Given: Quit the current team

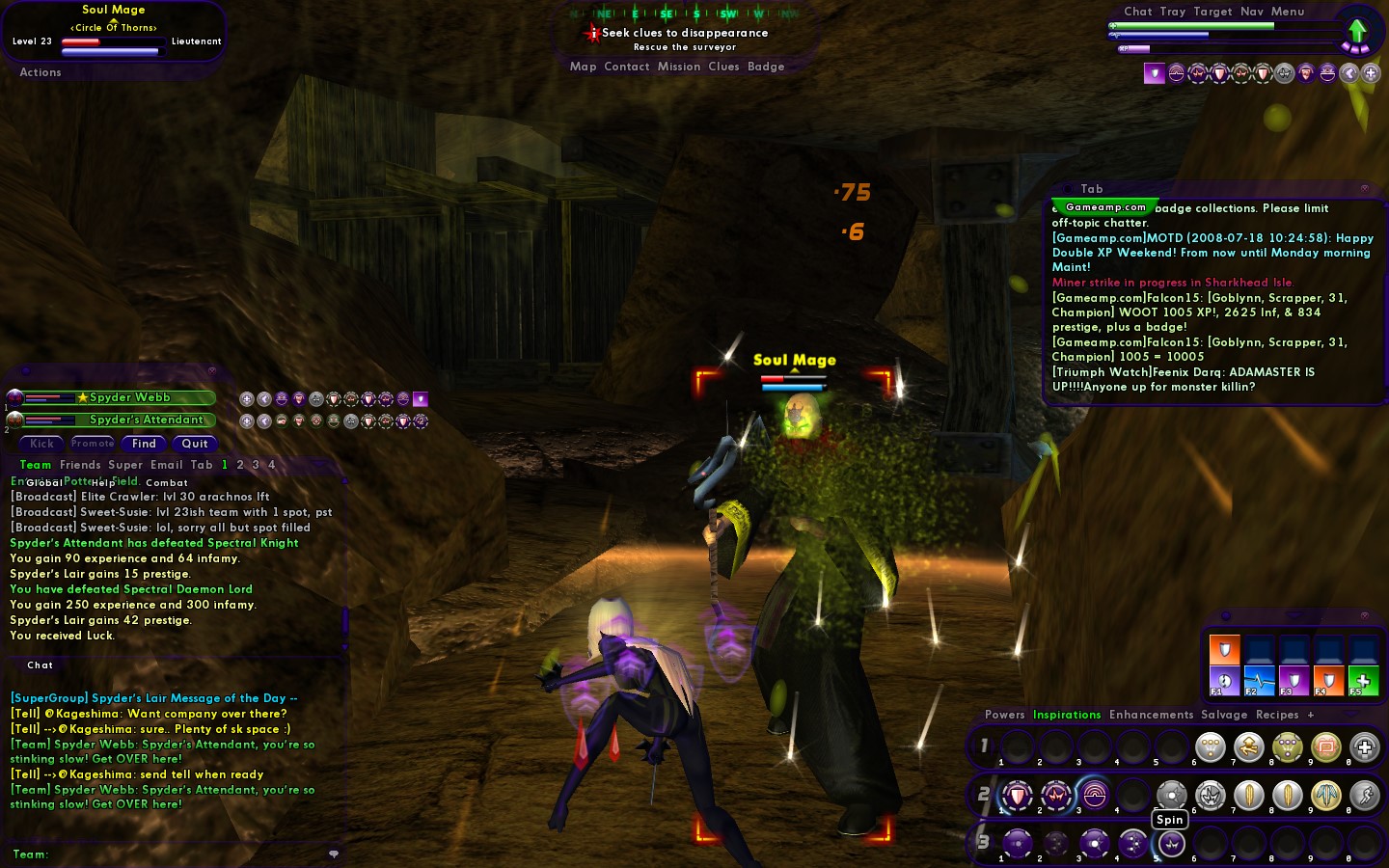Looking at the screenshot, I should [x=195, y=444].
